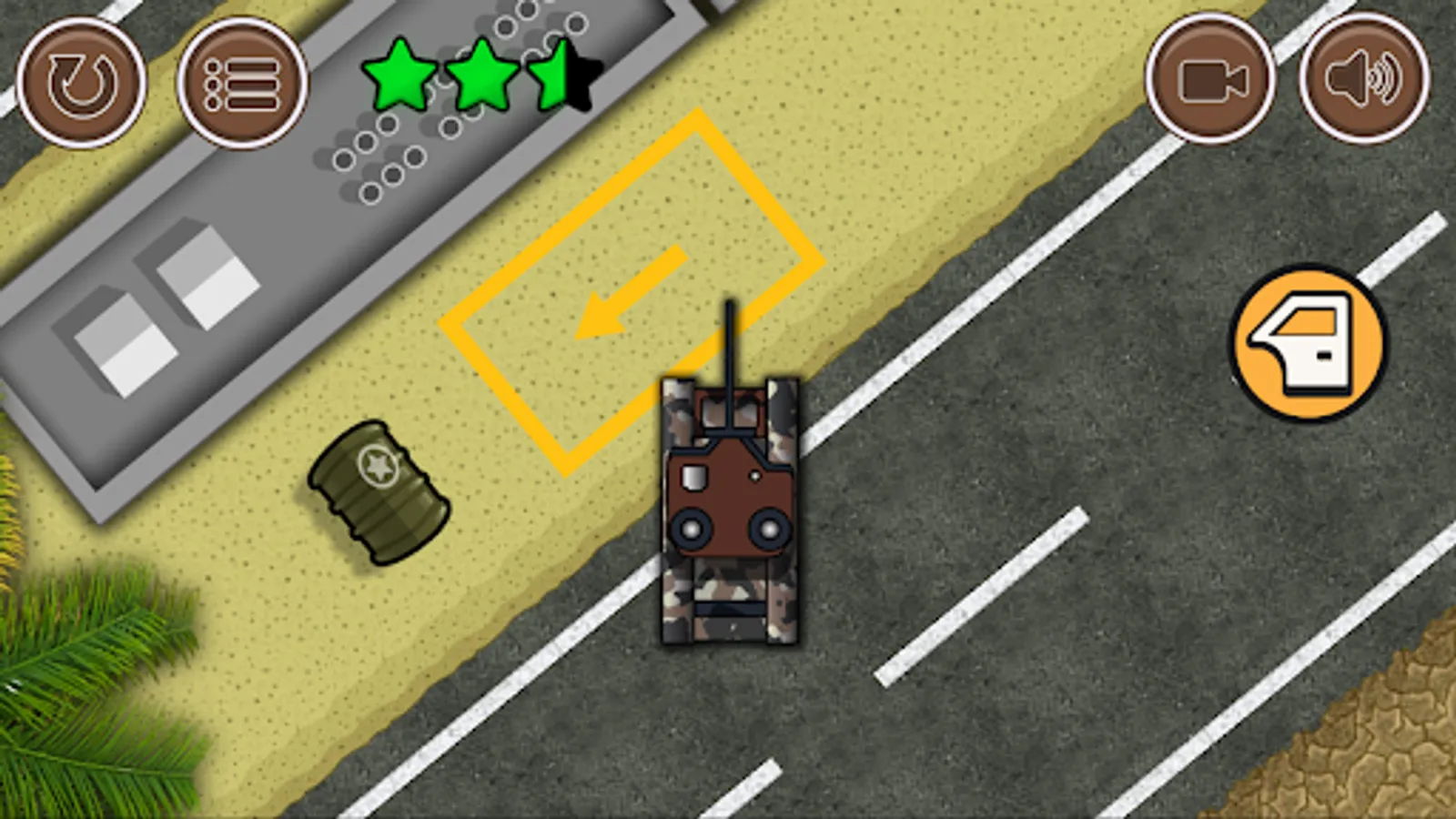1456x819 pixels.
Task: Toggle the restart confirmation control
Action: (x=80, y=82)
